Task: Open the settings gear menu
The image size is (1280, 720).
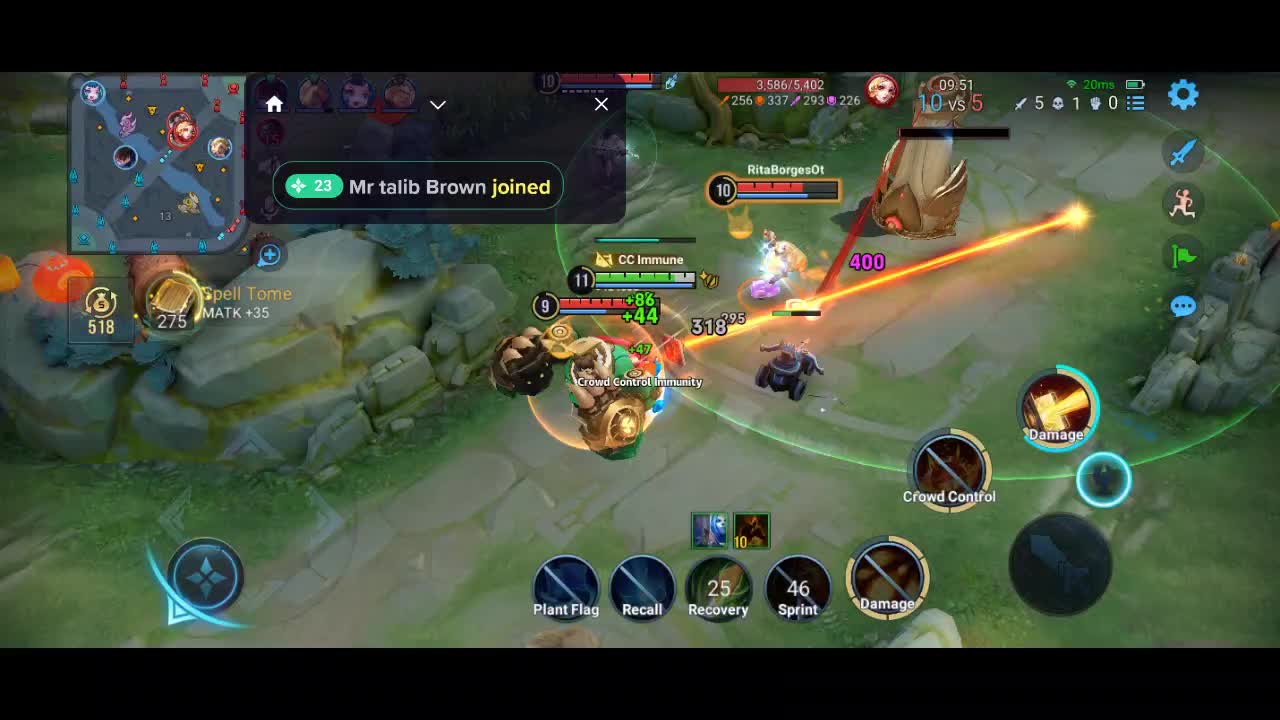Action: (1183, 95)
